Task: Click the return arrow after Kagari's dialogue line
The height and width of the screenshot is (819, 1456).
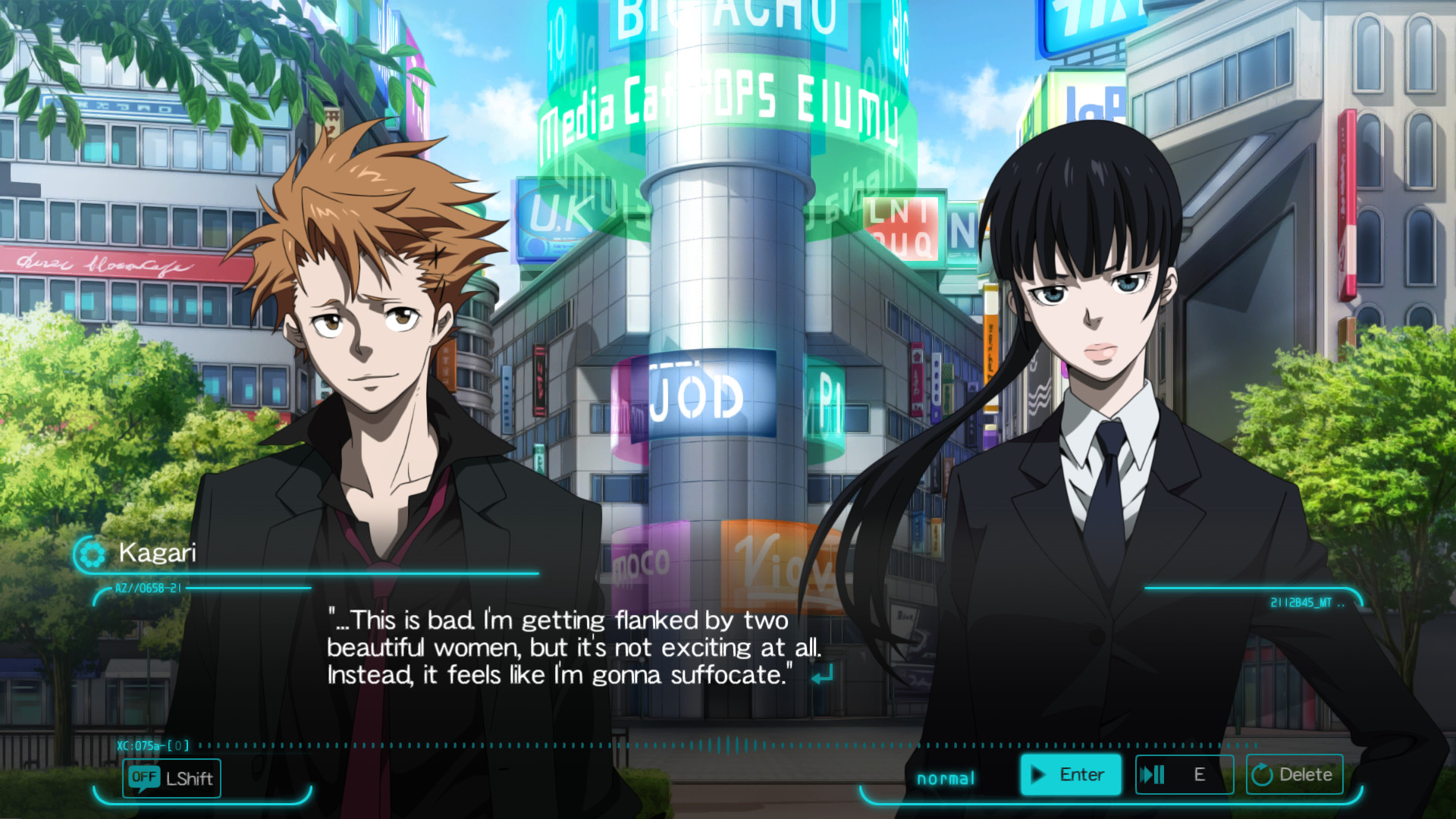Action: coord(824,675)
